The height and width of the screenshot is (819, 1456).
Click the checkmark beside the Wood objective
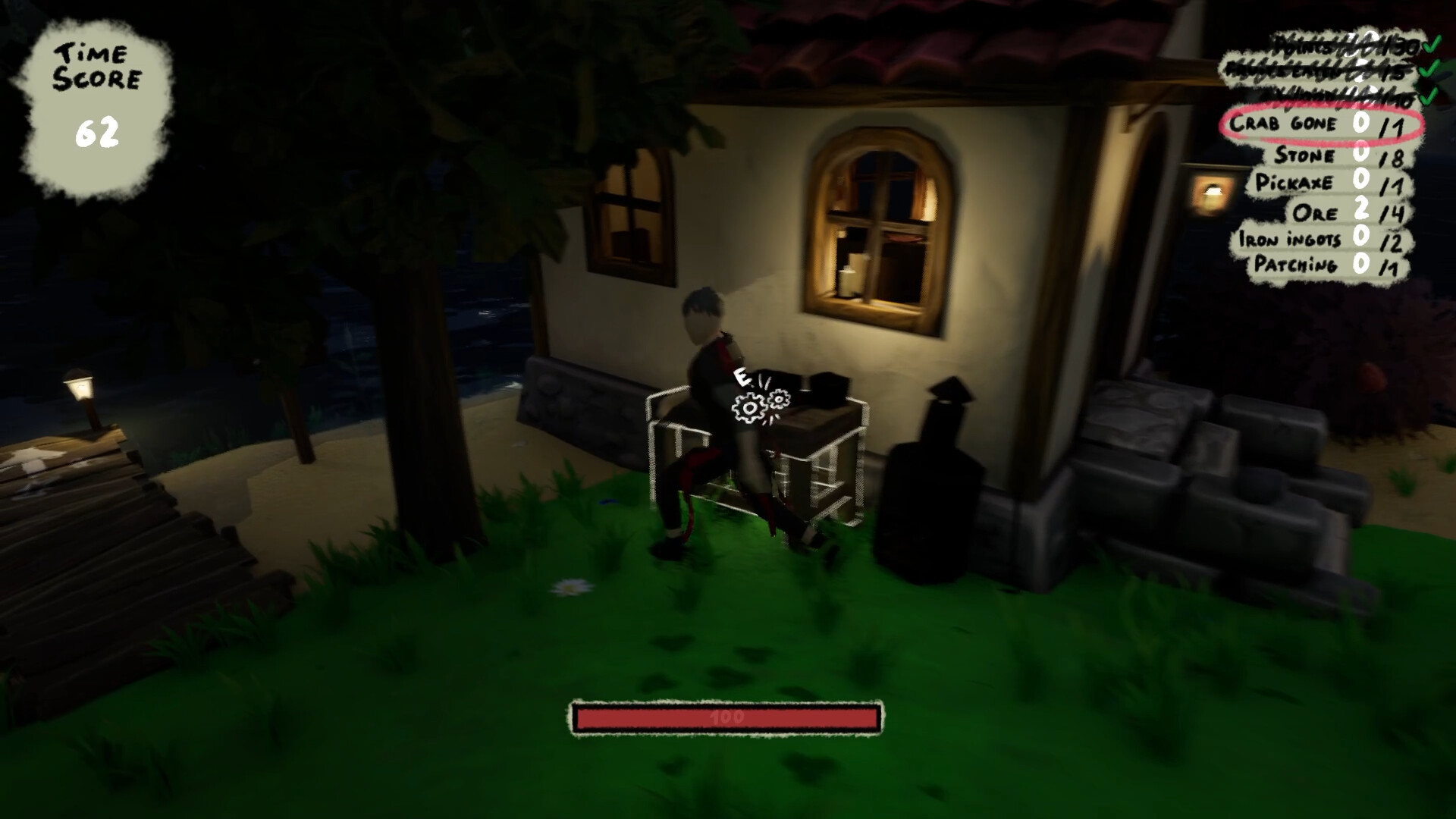click(1429, 97)
